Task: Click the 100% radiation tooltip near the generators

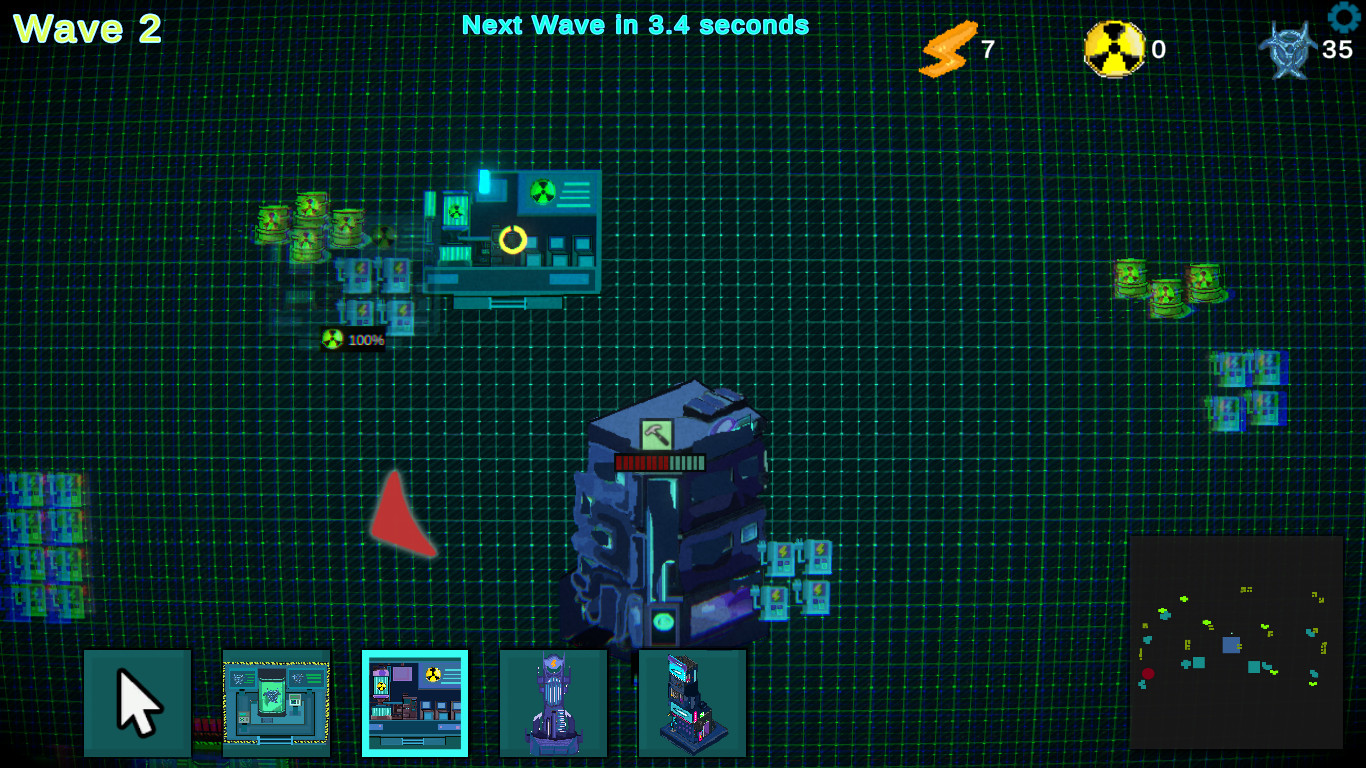Action: click(354, 339)
